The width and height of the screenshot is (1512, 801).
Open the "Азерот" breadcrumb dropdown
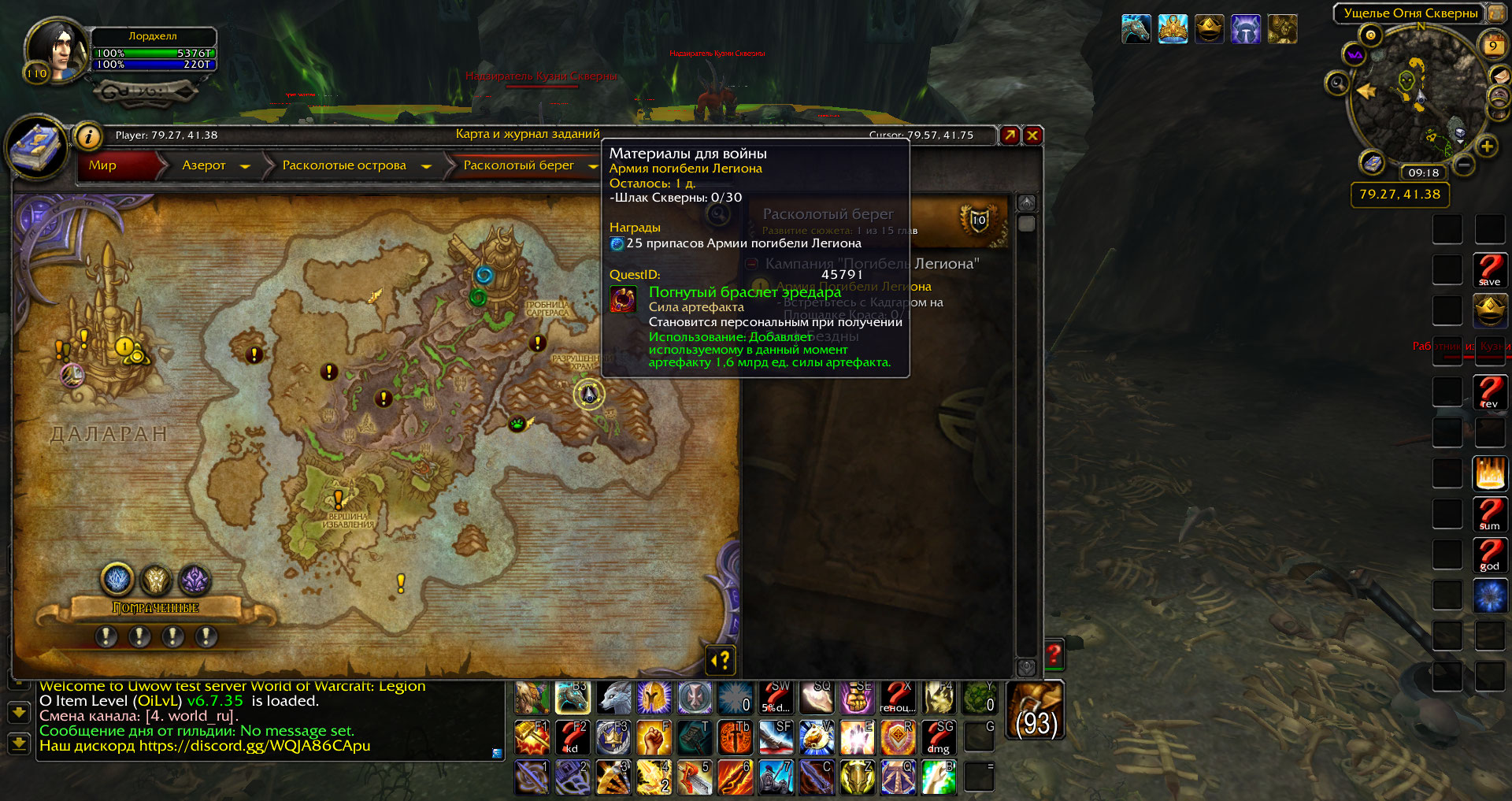point(245,166)
